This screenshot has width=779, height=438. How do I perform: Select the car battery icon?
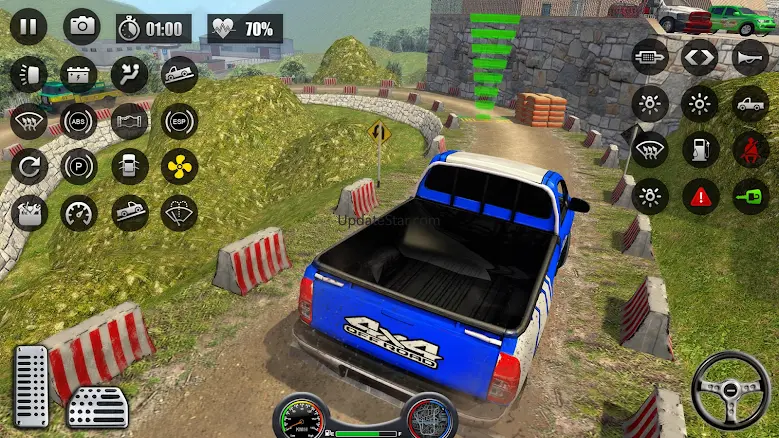(78, 74)
